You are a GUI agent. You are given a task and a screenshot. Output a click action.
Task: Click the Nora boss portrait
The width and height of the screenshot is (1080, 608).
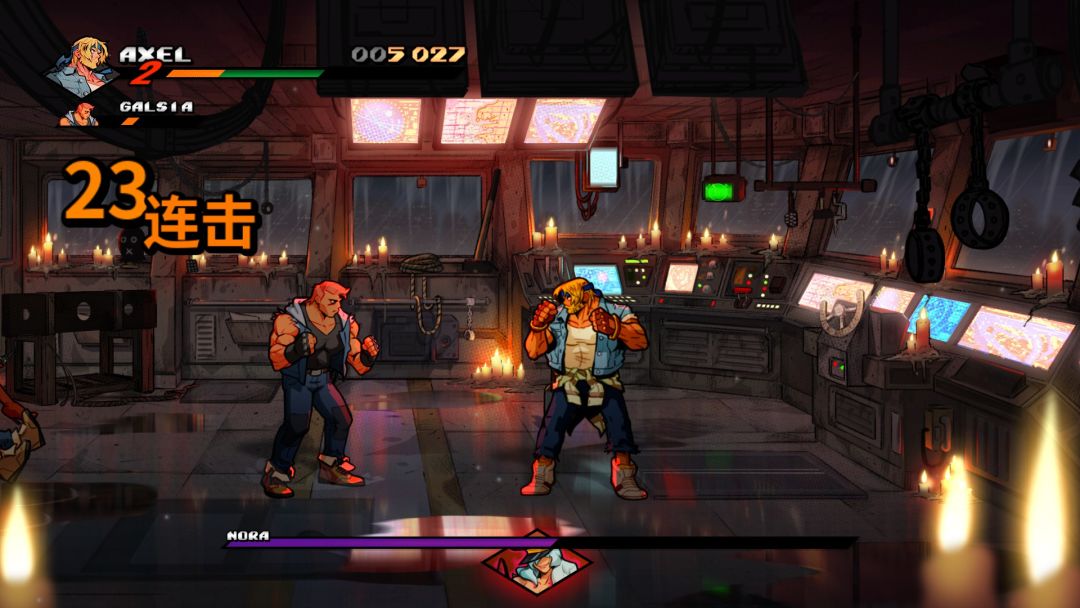(536, 563)
